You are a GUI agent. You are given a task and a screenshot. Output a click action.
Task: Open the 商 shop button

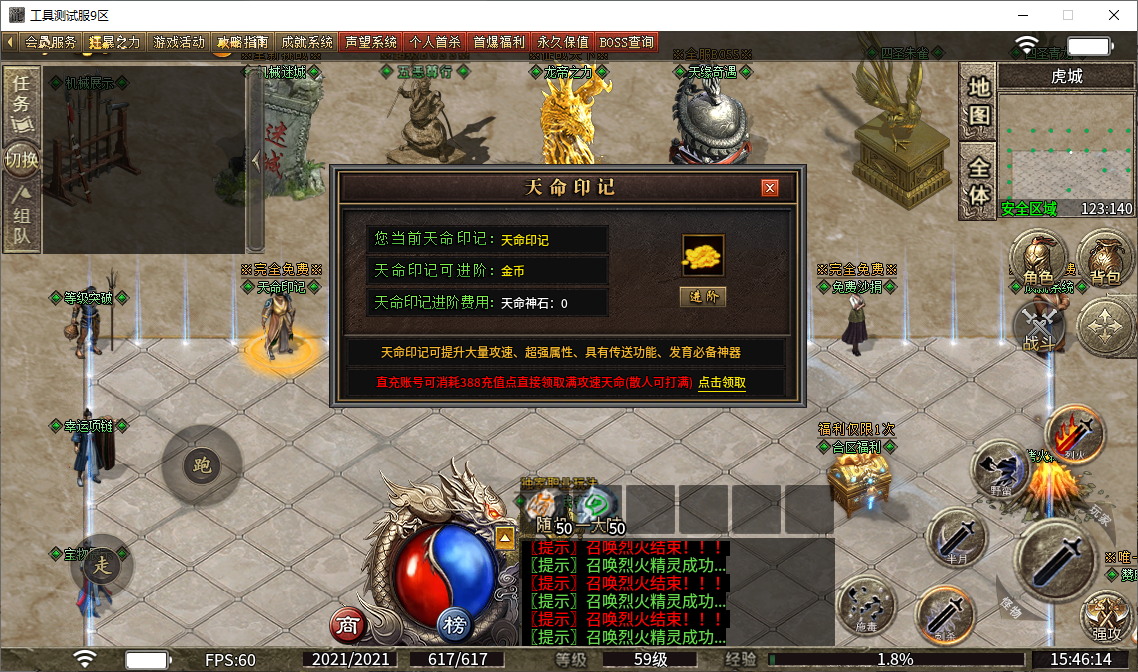coord(347,626)
